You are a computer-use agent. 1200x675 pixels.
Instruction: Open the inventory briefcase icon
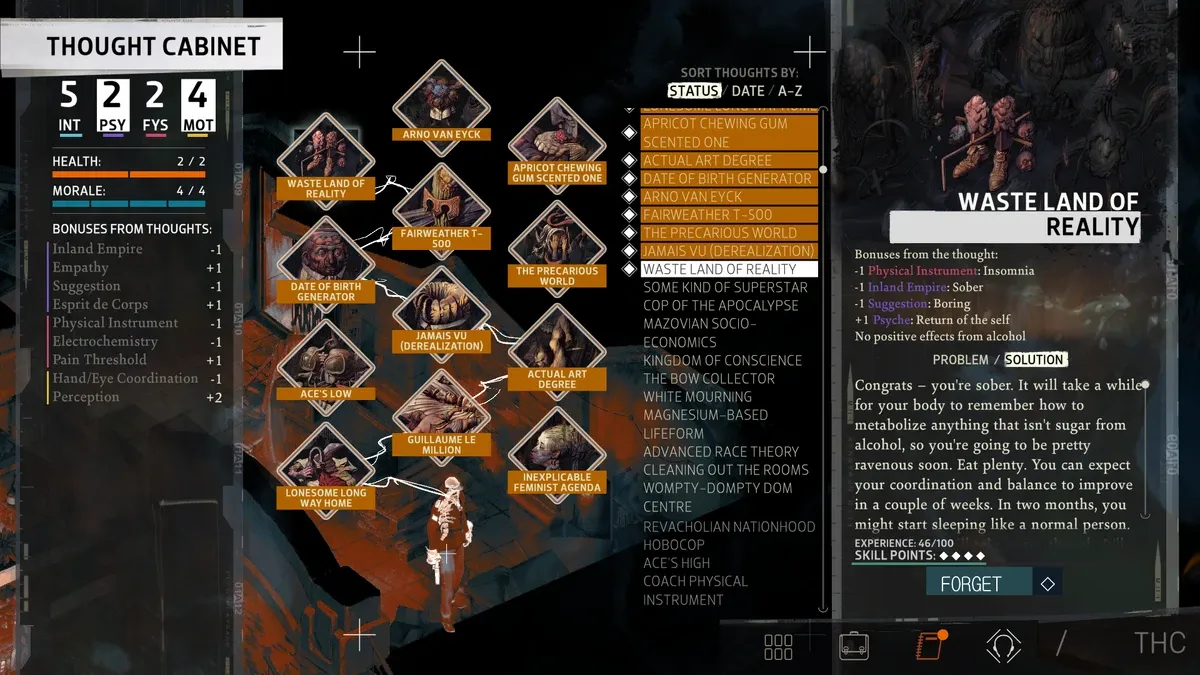853,645
